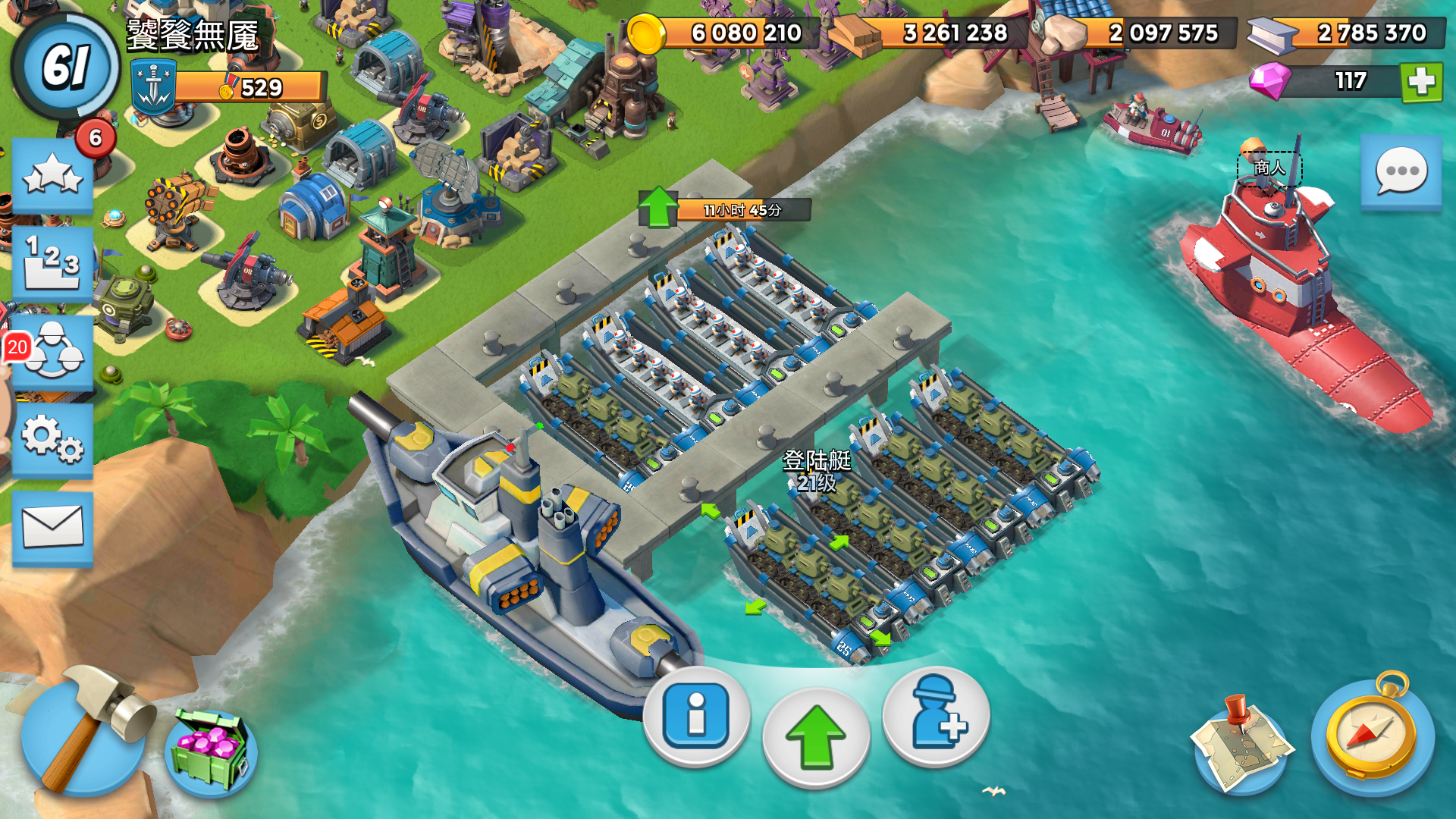This screenshot has height=819, width=1456.
Task: Check the mail envelope inbox
Action: pyautogui.click(x=52, y=527)
